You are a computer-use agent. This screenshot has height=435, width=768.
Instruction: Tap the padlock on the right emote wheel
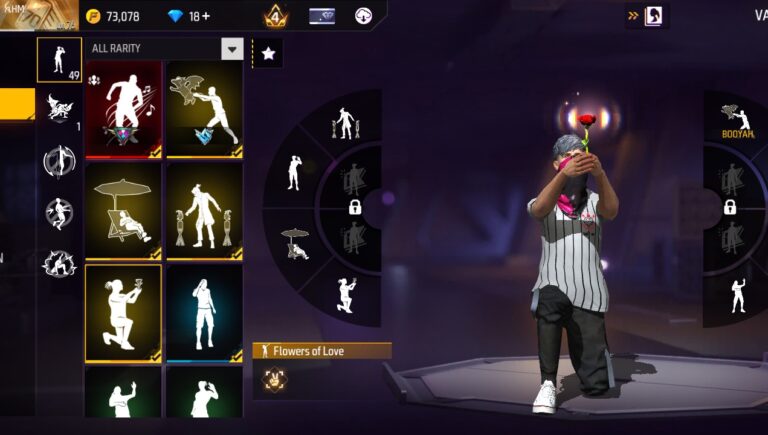(730, 208)
